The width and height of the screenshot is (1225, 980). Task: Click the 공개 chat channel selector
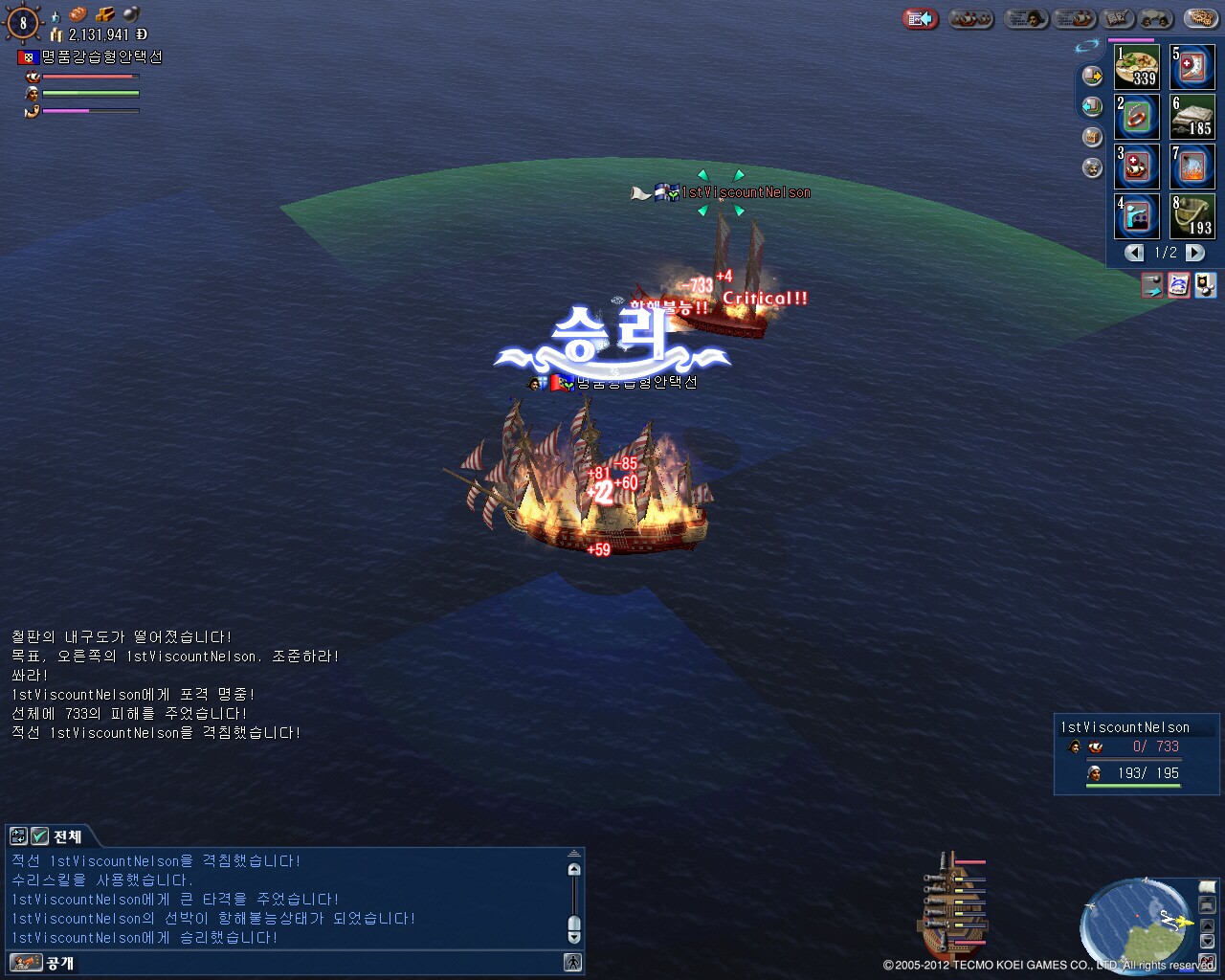click(x=59, y=963)
